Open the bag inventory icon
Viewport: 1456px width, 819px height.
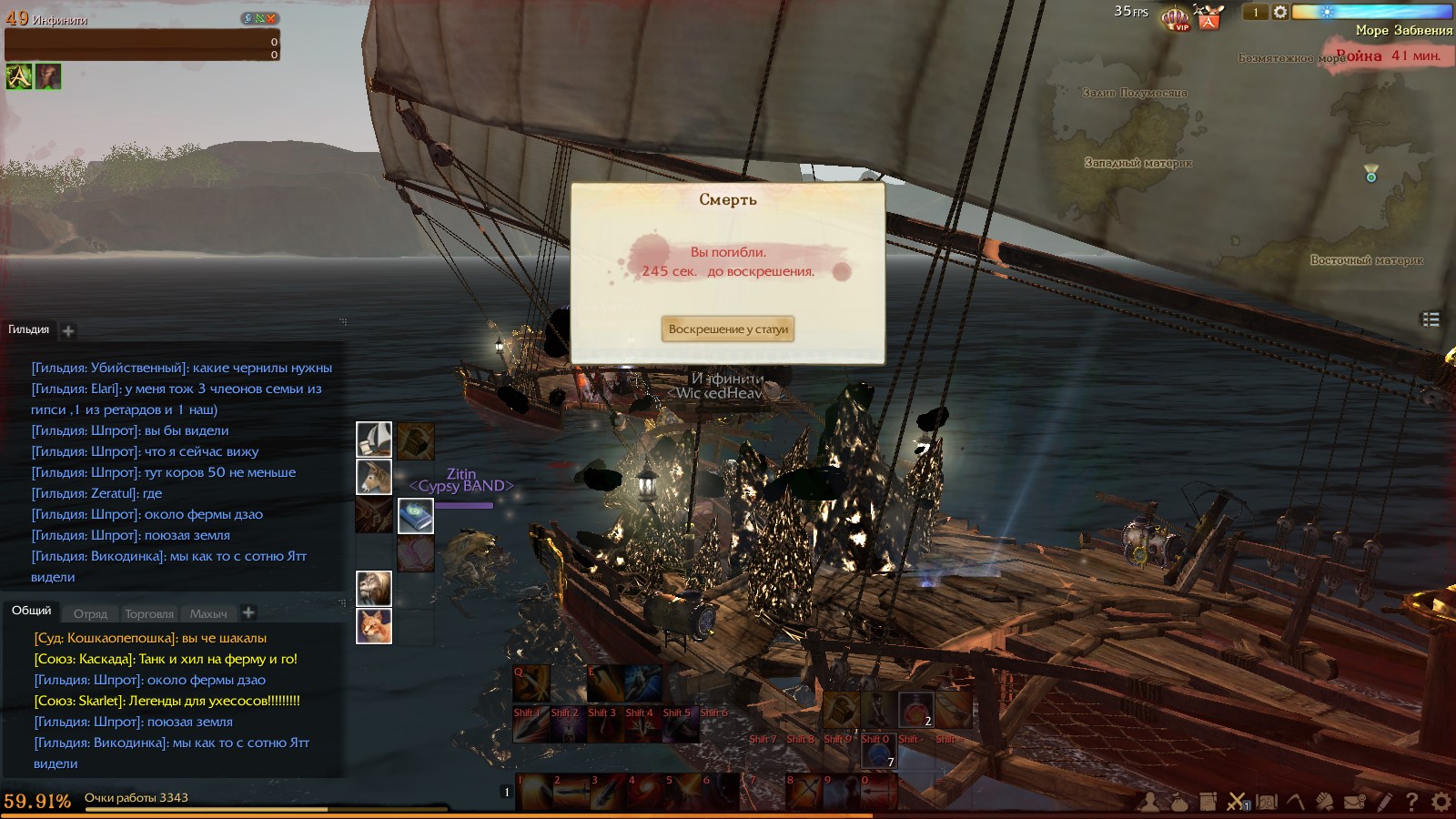(x=1179, y=802)
